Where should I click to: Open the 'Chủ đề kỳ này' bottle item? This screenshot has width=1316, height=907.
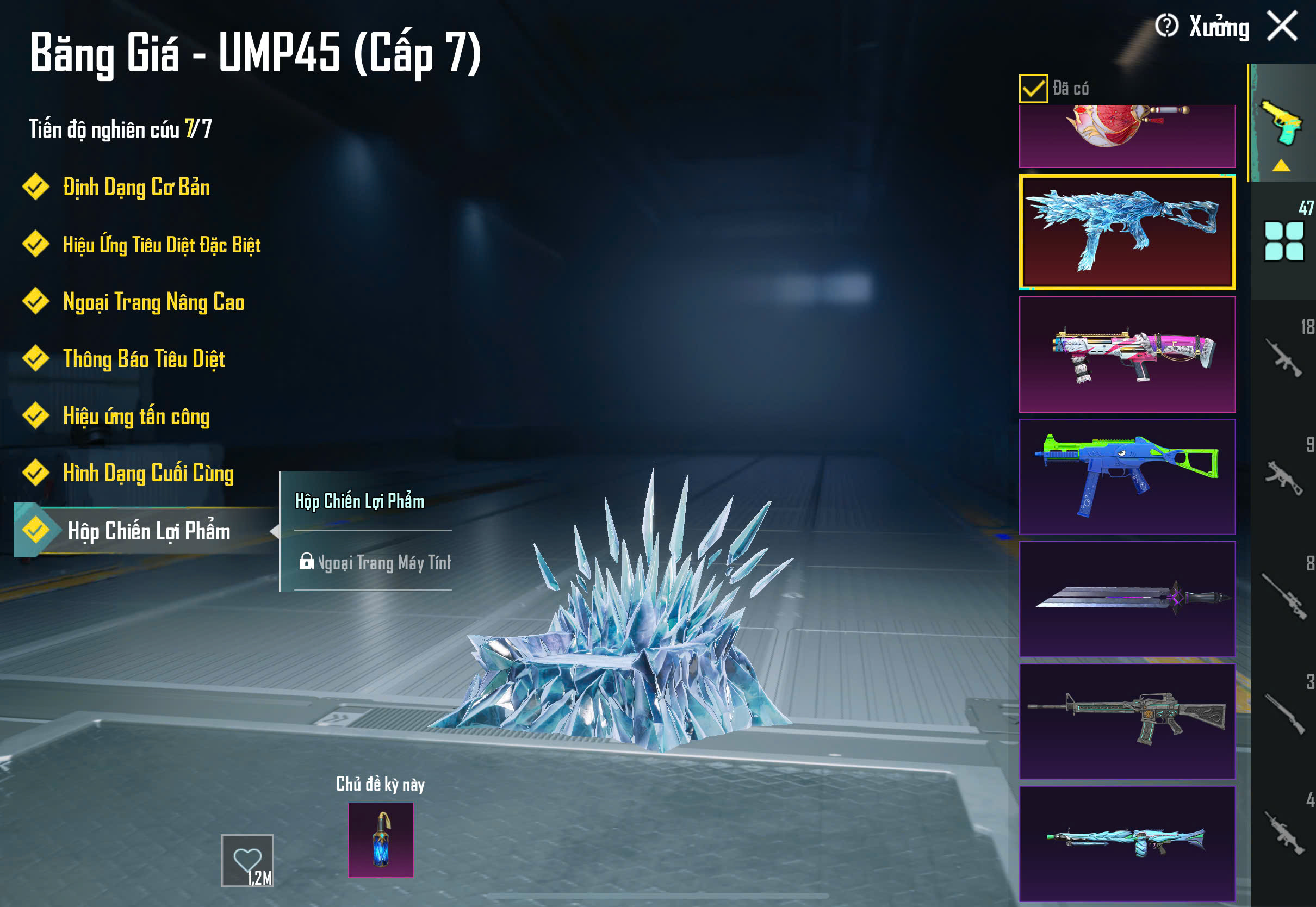tap(381, 840)
